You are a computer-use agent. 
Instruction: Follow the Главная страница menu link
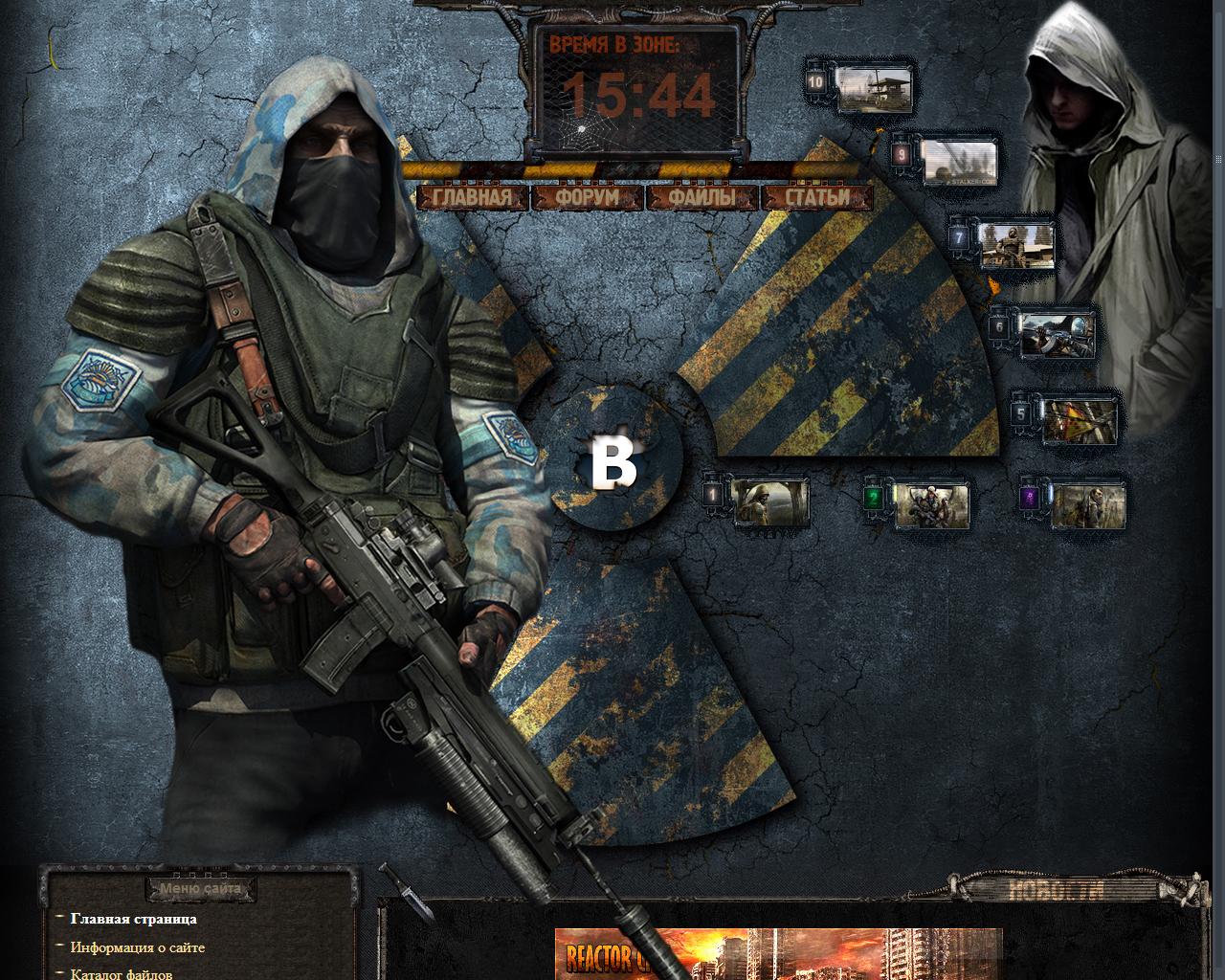click(x=134, y=919)
